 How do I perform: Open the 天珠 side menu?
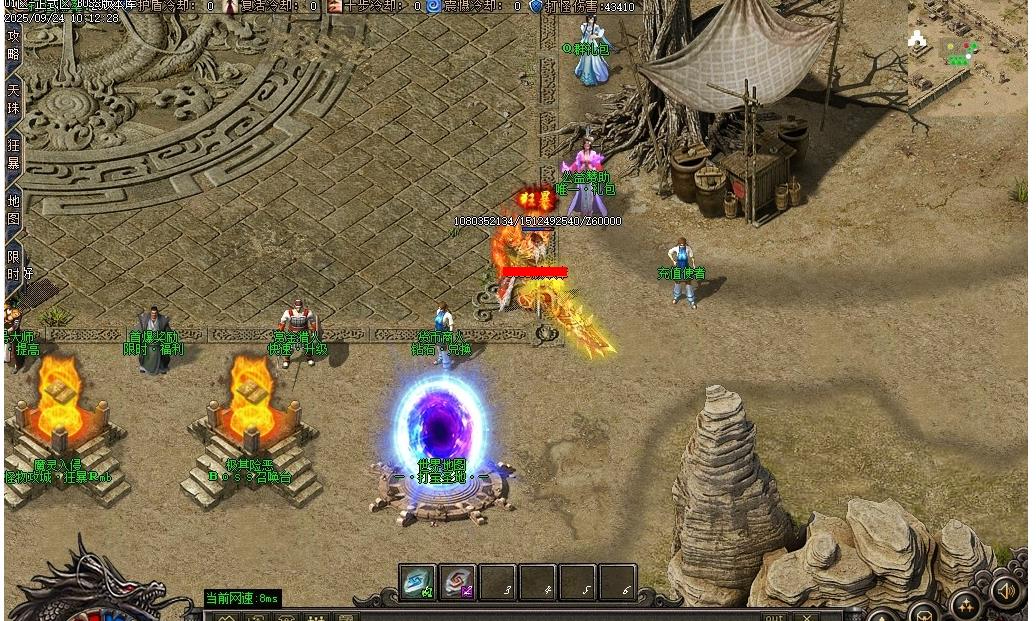click(x=14, y=98)
